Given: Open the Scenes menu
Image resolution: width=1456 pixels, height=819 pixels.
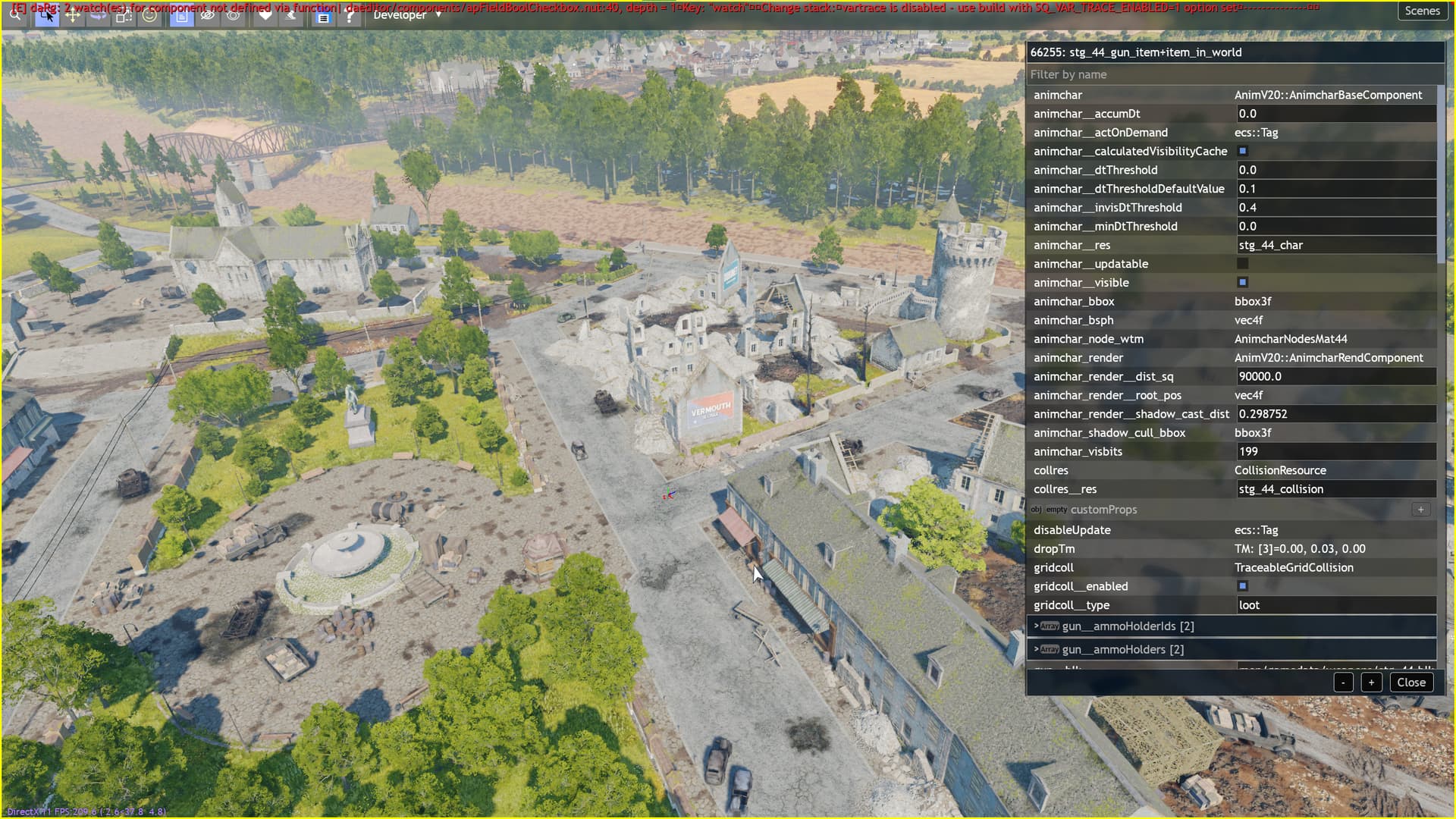Looking at the screenshot, I should (x=1423, y=11).
